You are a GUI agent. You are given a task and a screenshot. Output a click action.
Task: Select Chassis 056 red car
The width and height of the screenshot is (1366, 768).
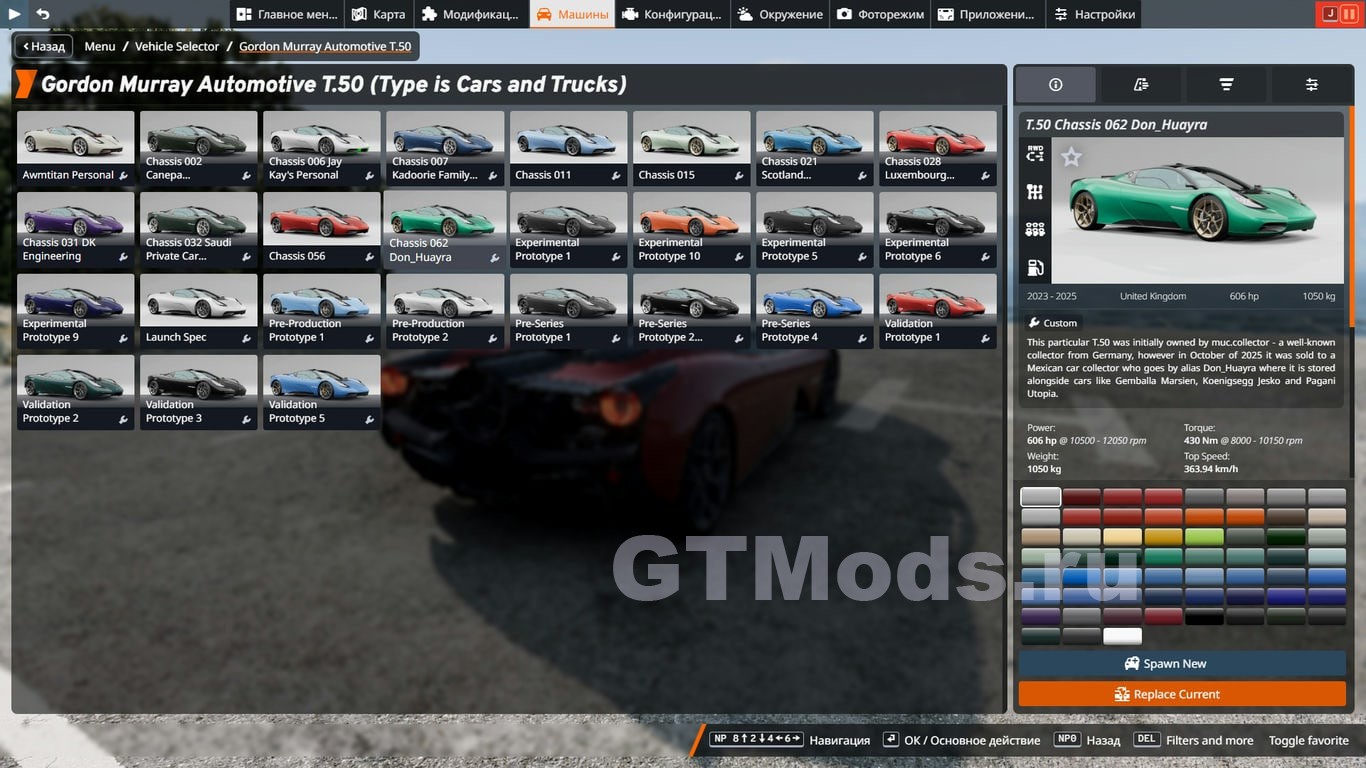[x=322, y=229]
